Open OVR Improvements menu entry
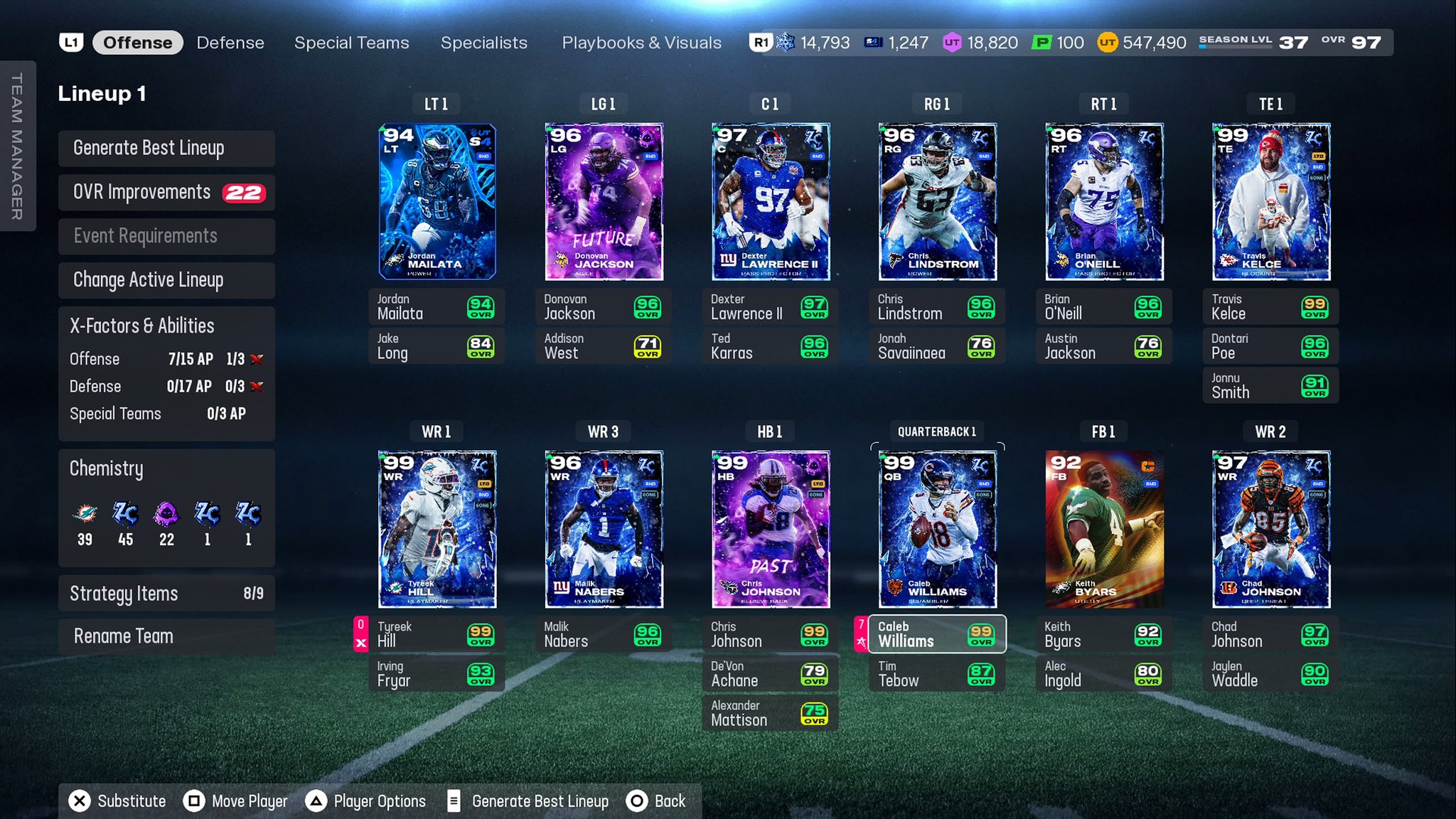 (x=166, y=192)
